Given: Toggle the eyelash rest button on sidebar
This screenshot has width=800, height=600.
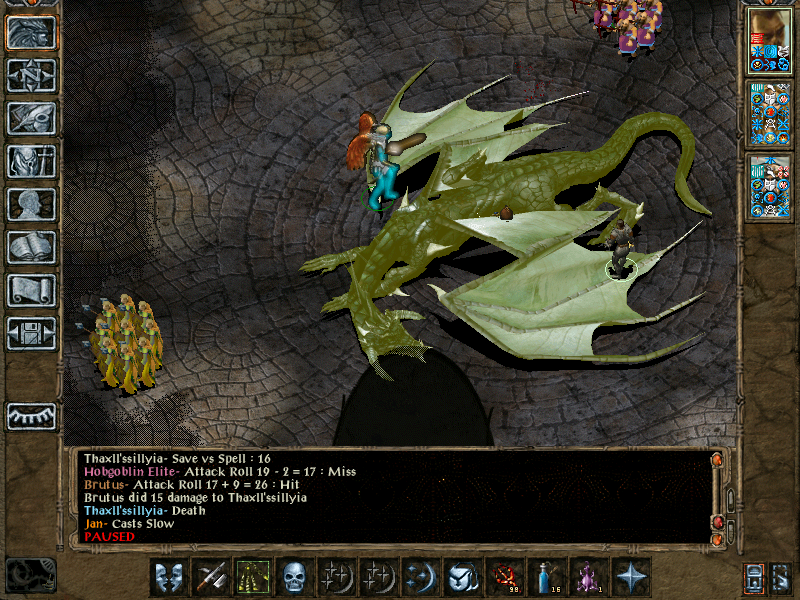Looking at the screenshot, I should [31, 416].
